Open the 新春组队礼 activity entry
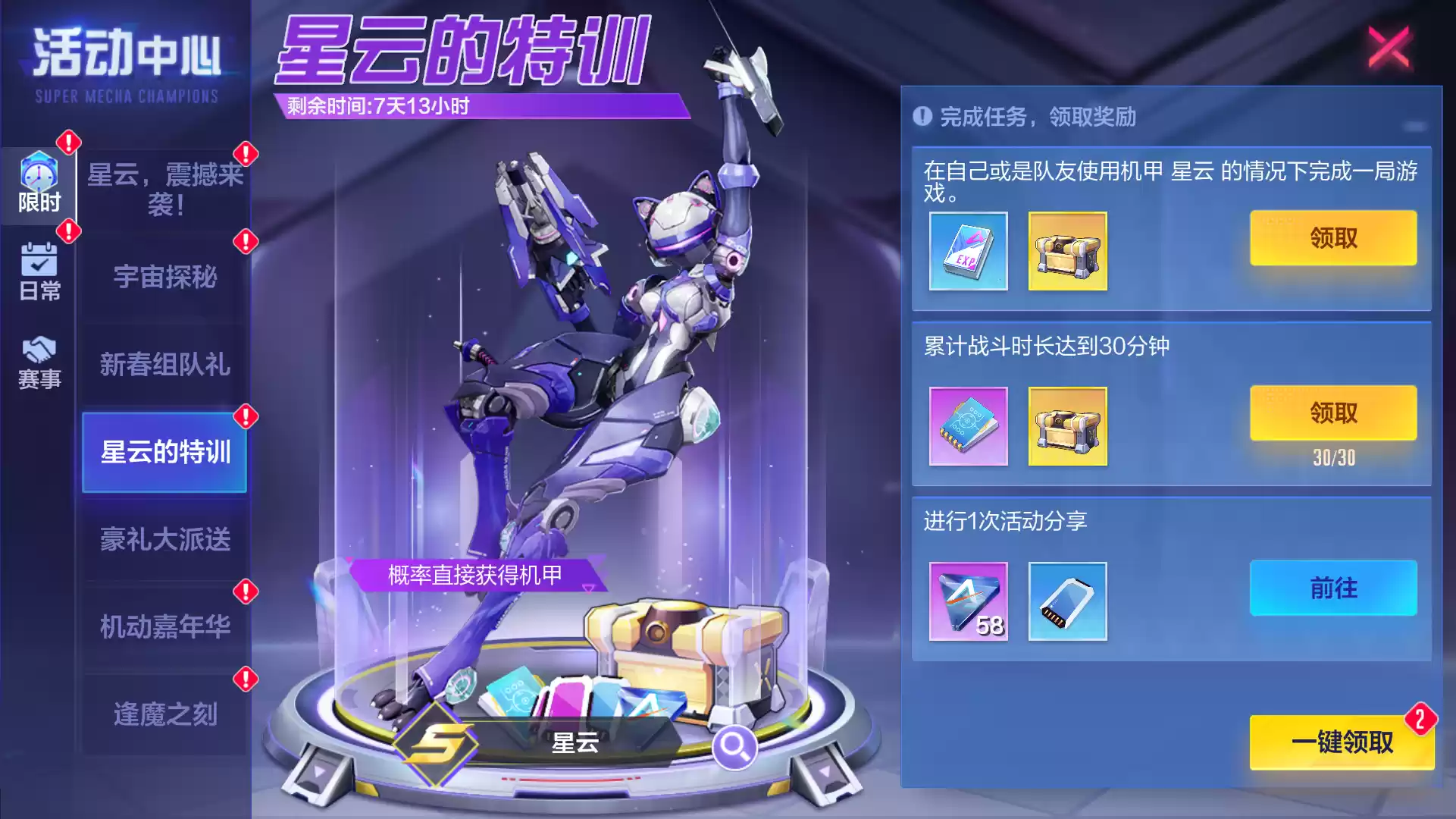This screenshot has height=819, width=1456. pyautogui.click(x=164, y=366)
